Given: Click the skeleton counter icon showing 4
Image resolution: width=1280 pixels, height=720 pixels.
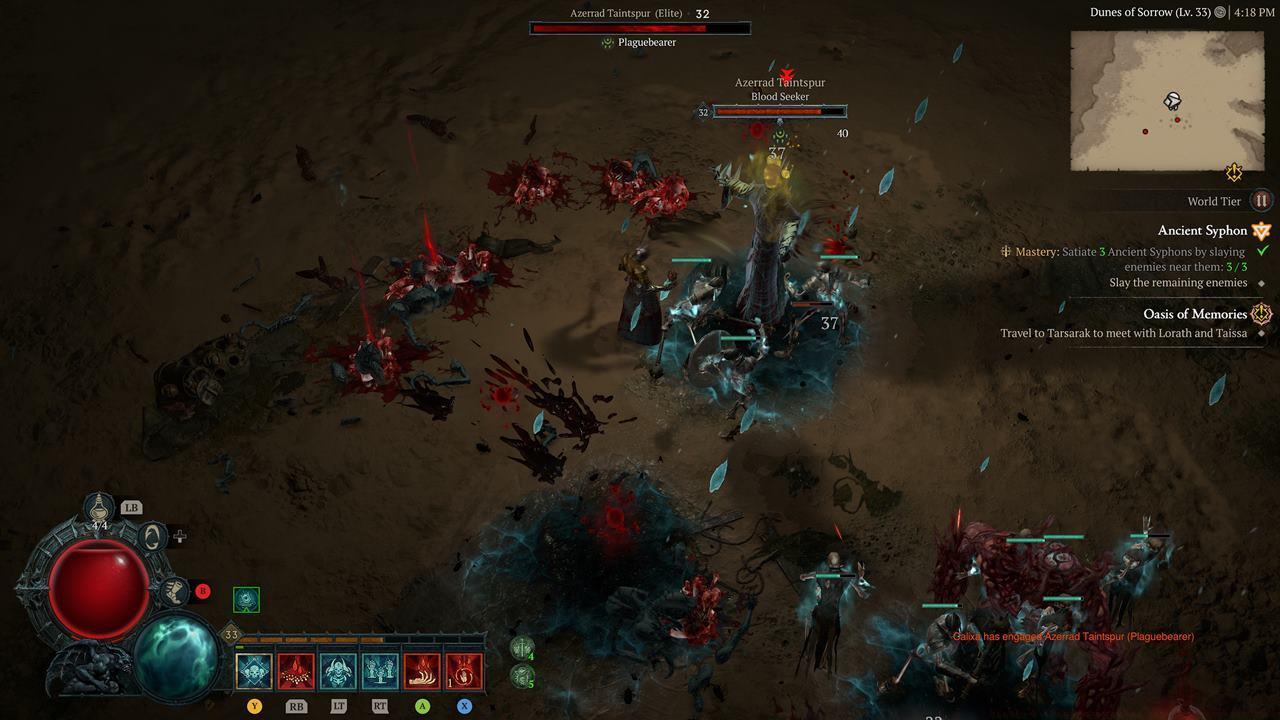Looking at the screenshot, I should click(521, 646).
